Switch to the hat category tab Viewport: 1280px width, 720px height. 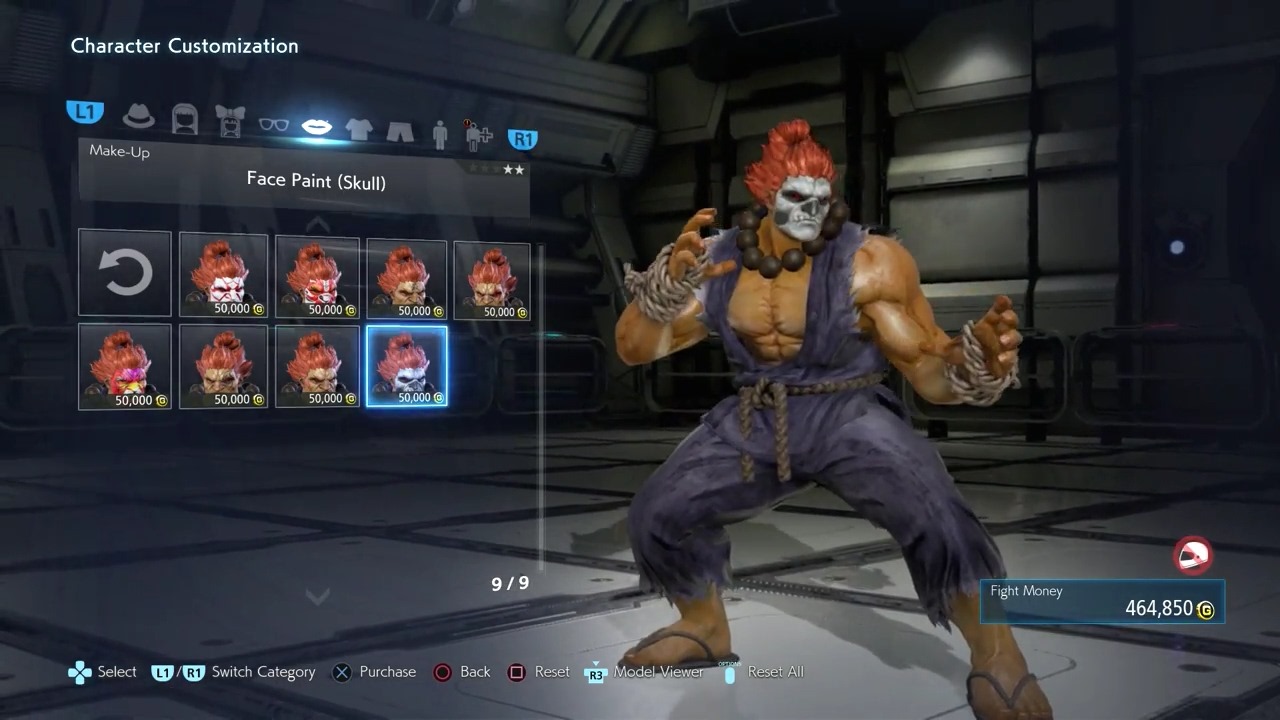[139, 116]
